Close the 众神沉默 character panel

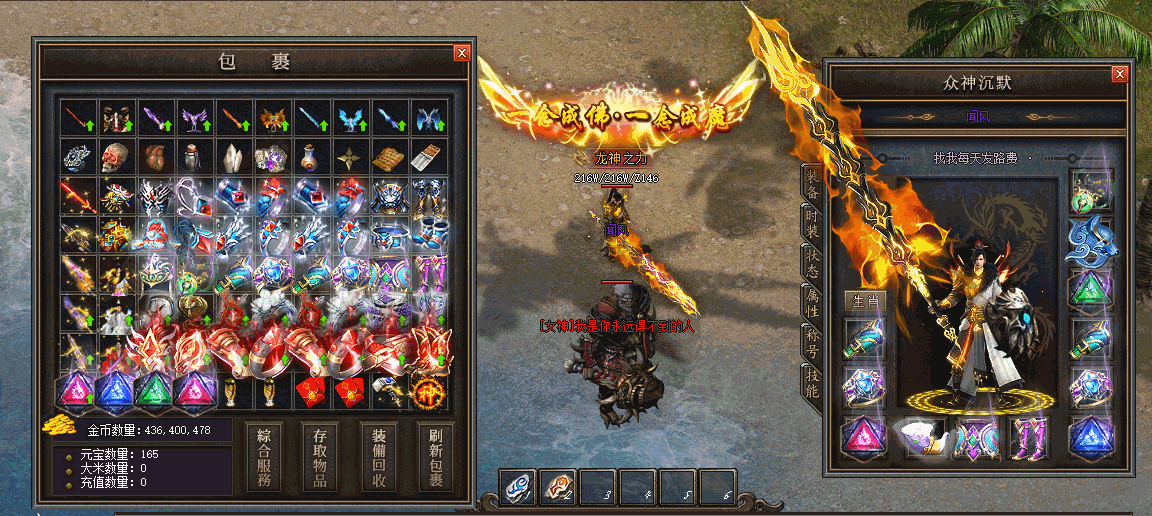pos(1120,74)
